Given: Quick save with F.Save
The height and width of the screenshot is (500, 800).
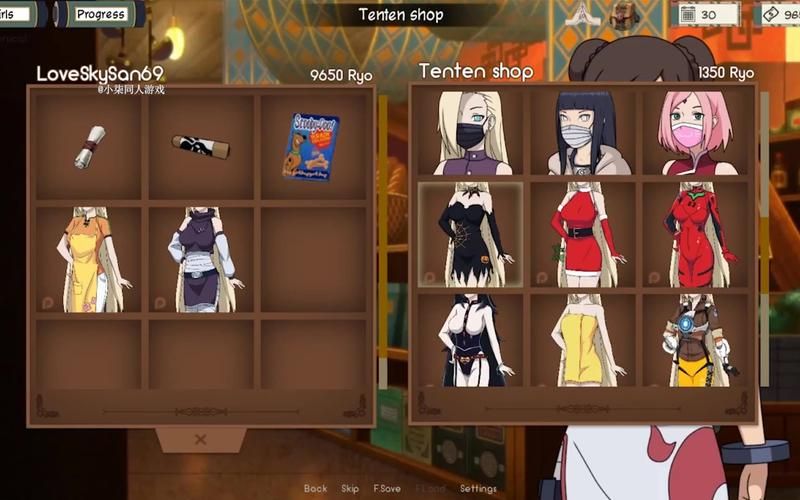Looking at the screenshot, I should coord(387,489).
